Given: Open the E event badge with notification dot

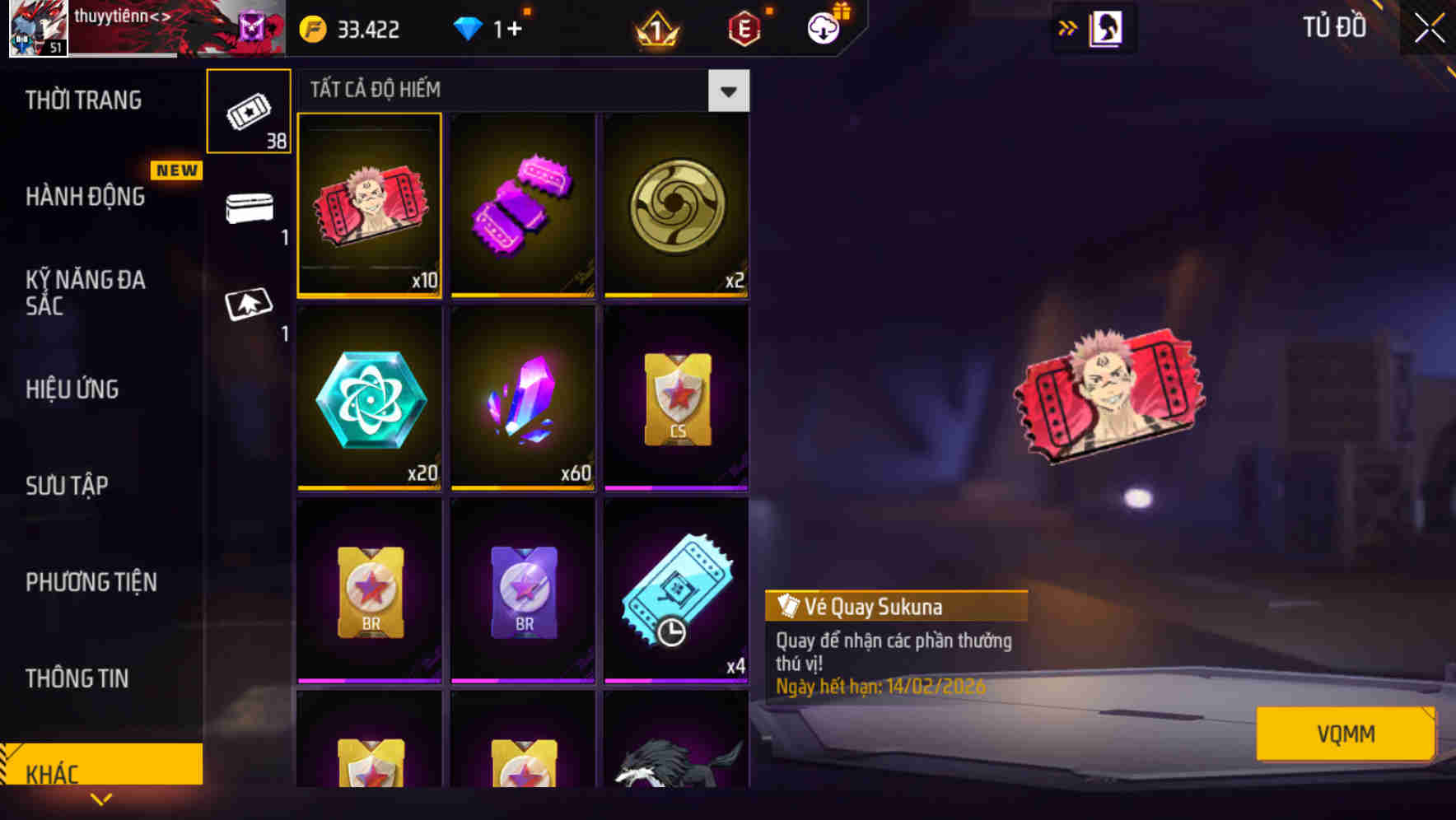Looking at the screenshot, I should (743, 27).
